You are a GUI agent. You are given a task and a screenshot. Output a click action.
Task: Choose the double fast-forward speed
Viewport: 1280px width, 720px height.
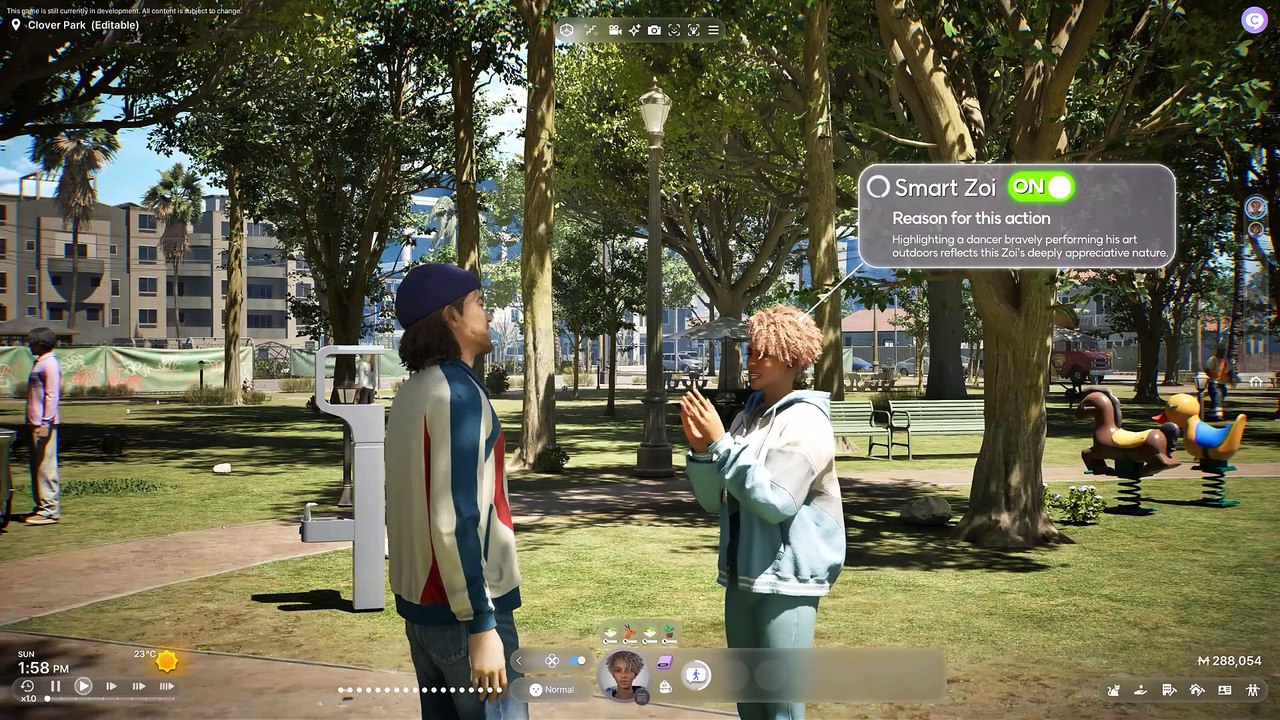tap(139, 686)
